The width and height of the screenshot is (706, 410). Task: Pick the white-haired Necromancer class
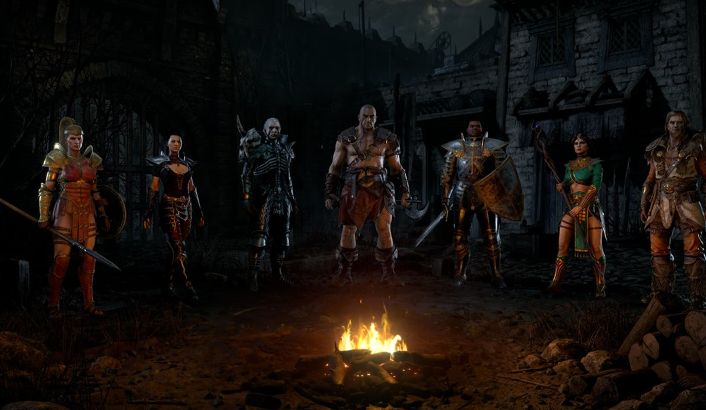[x=268, y=195]
